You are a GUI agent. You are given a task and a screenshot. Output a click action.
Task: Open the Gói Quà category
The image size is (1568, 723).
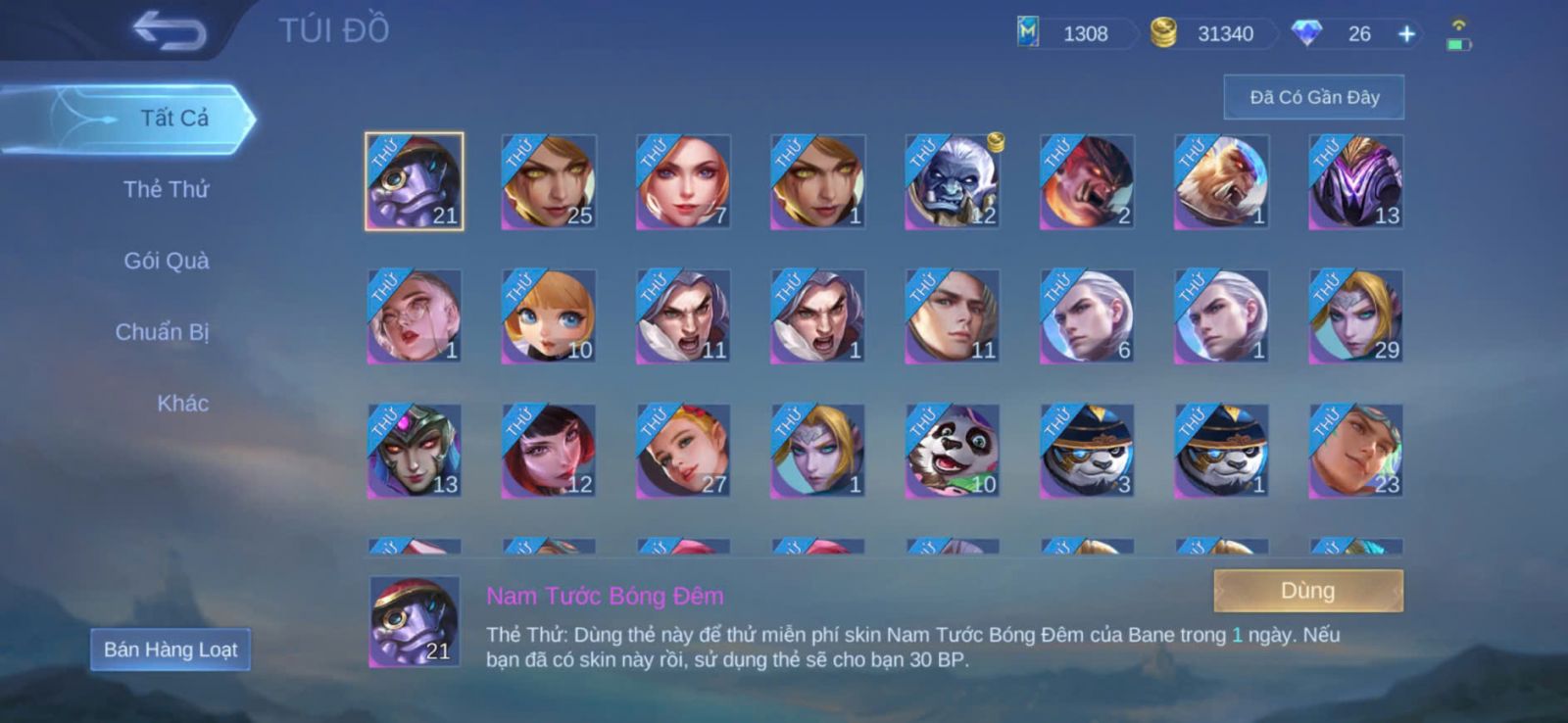point(166,261)
